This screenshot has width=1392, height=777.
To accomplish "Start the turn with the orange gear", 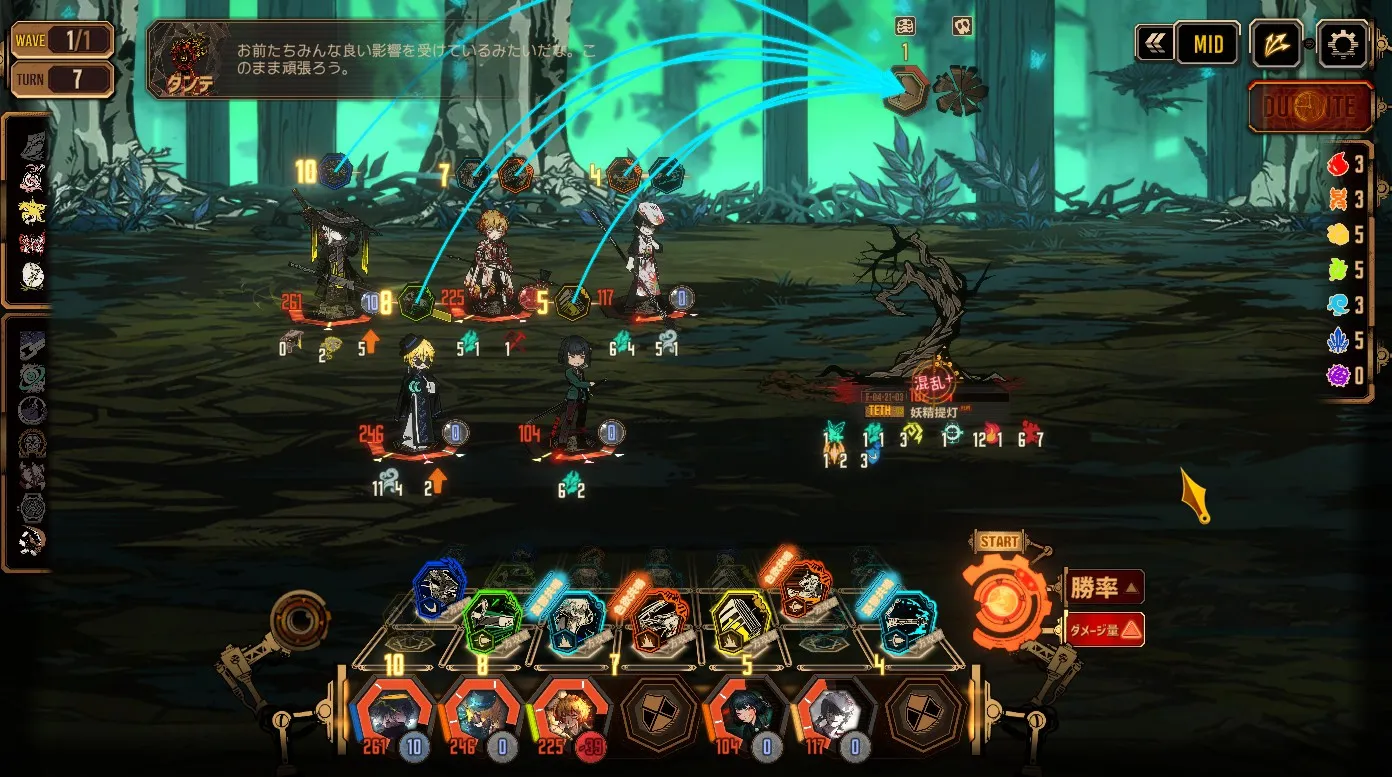I will [x=1003, y=596].
